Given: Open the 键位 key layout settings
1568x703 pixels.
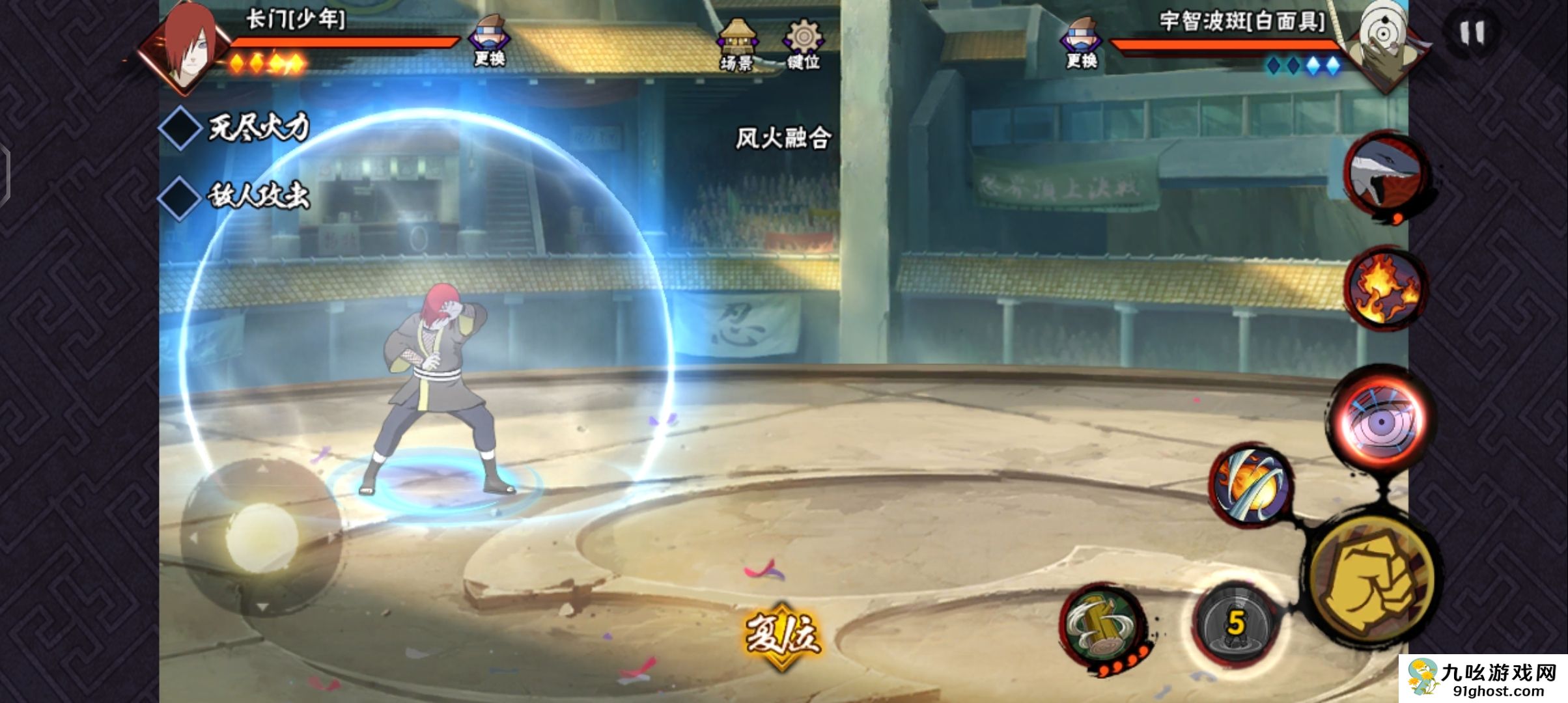Looking at the screenshot, I should pyautogui.click(x=804, y=43).
